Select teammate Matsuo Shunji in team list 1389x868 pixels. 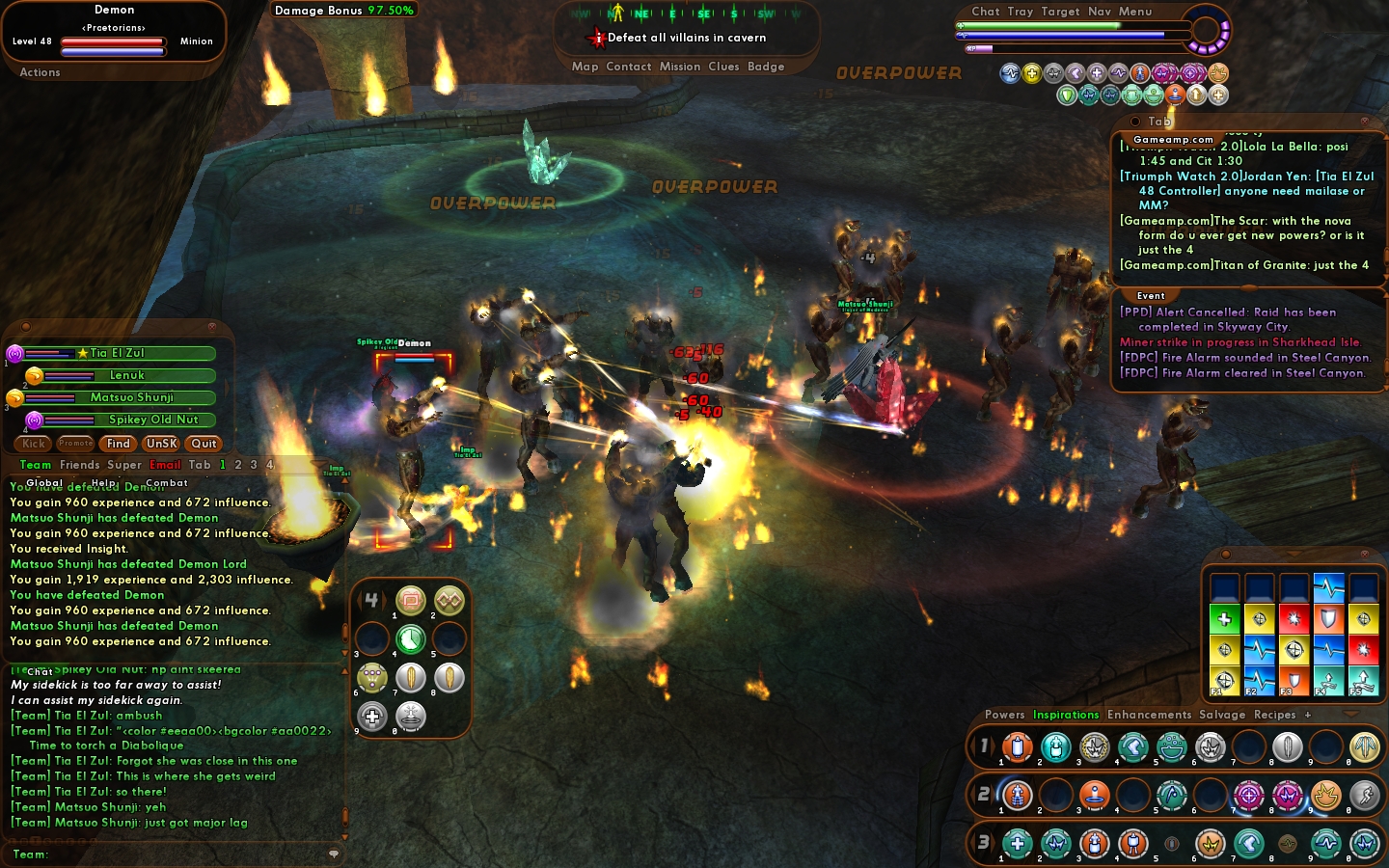pyautogui.click(x=132, y=397)
